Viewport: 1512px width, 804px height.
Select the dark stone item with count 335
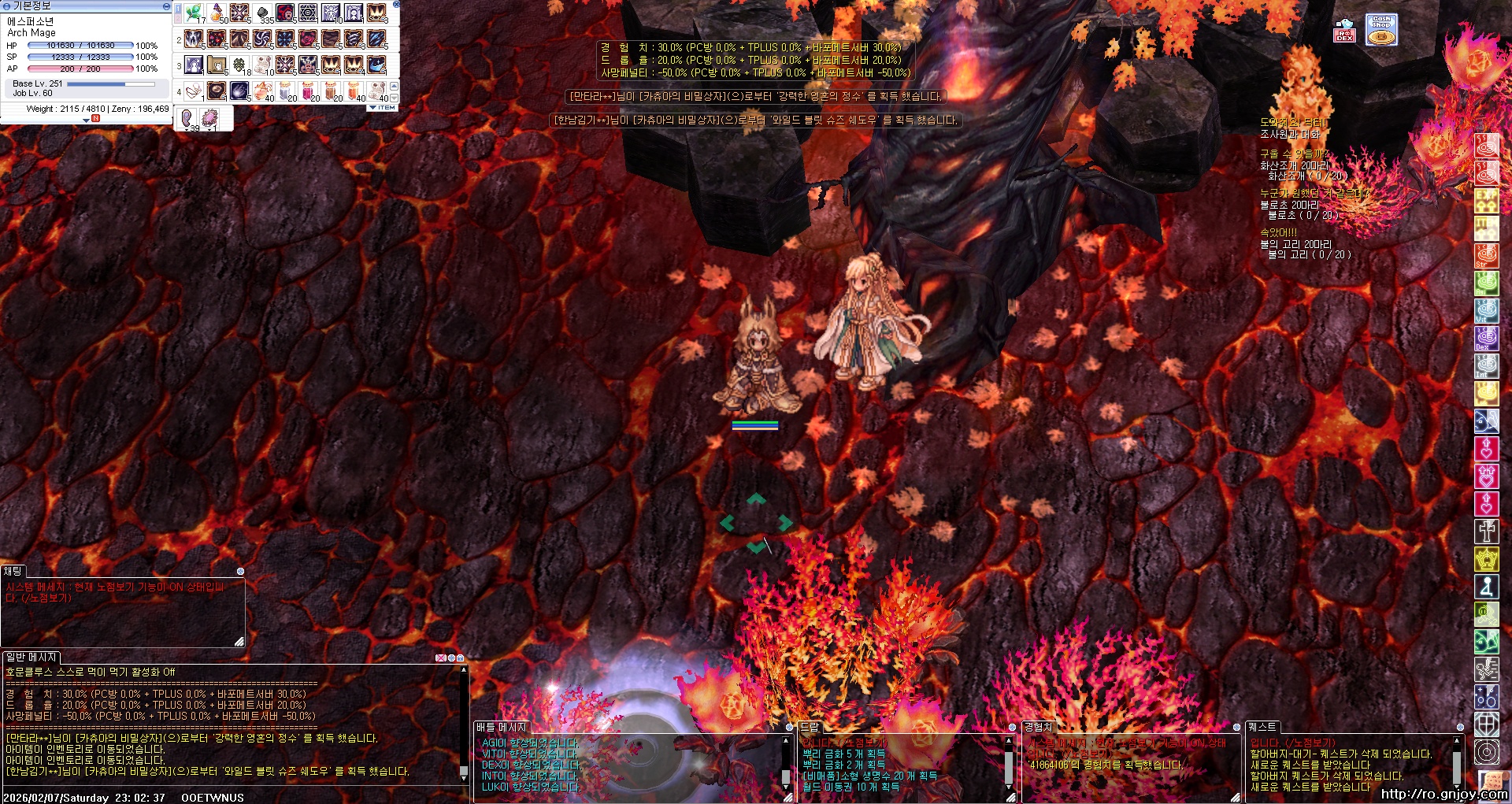pos(262,13)
